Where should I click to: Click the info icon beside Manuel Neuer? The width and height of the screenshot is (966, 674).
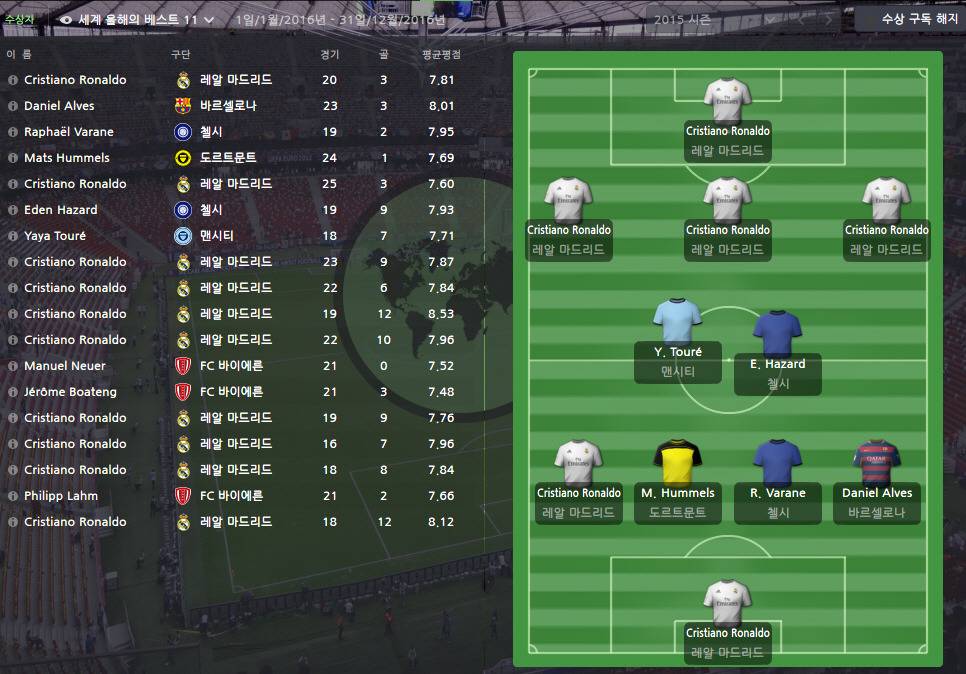pos(13,366)
